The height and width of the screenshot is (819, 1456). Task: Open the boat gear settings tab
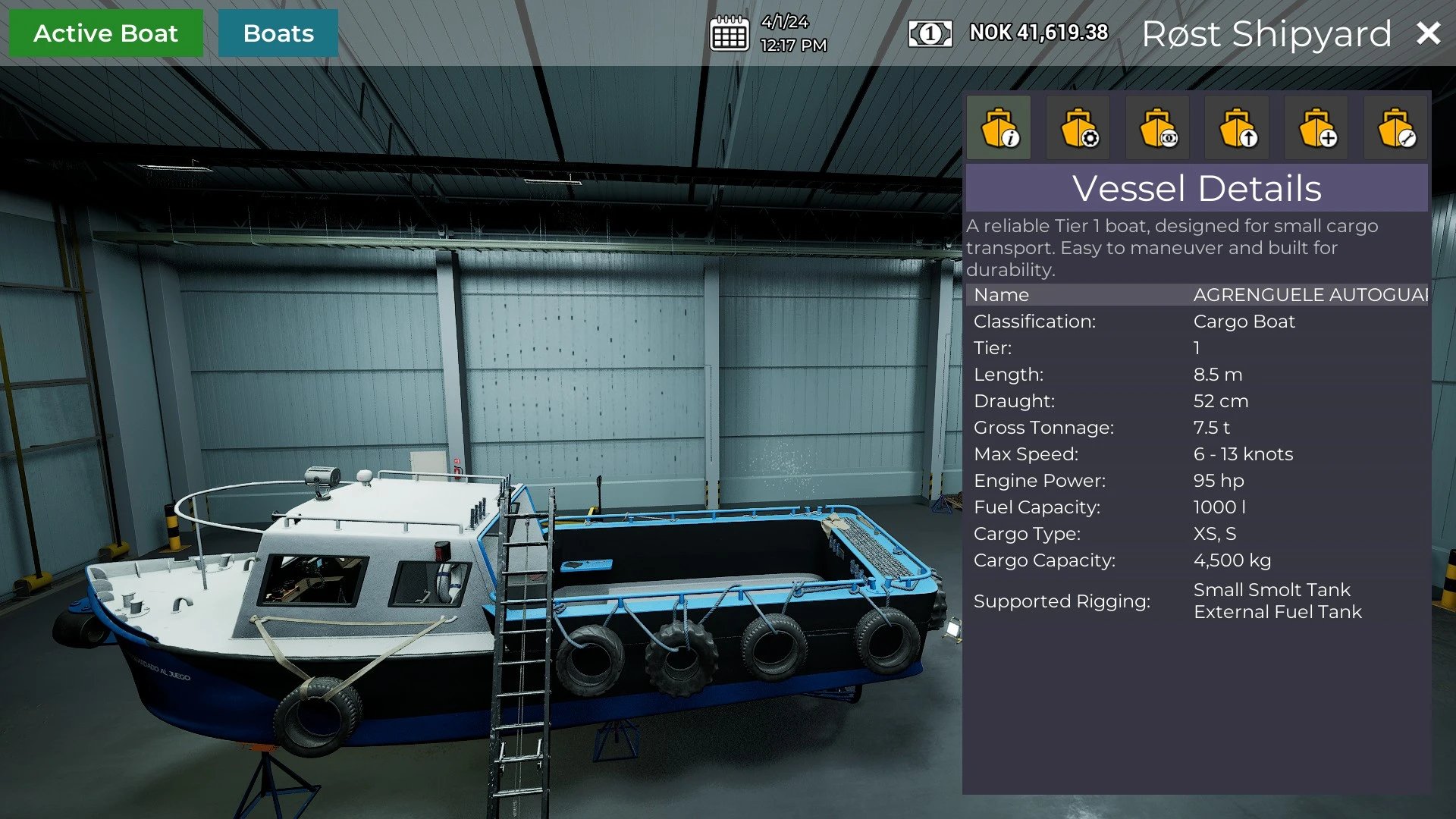pyautogui.click(x=1078, y=127)
